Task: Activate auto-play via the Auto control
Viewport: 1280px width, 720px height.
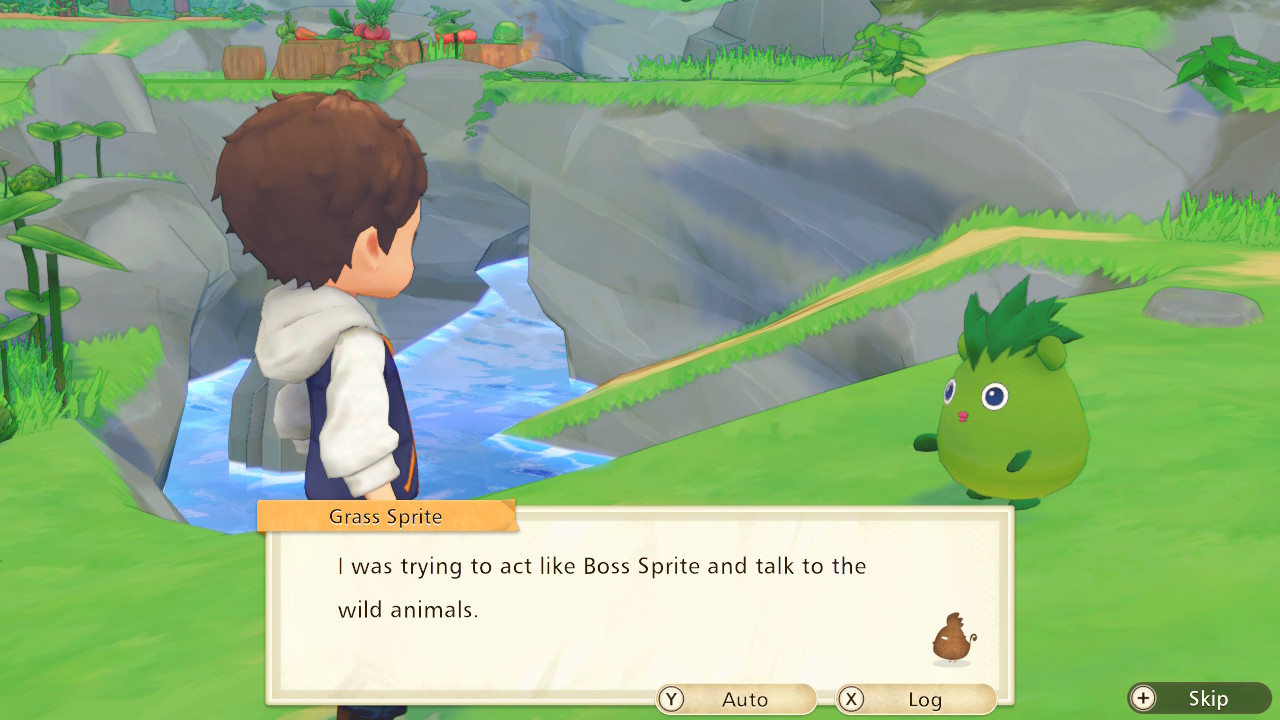Action: (745, 699)
